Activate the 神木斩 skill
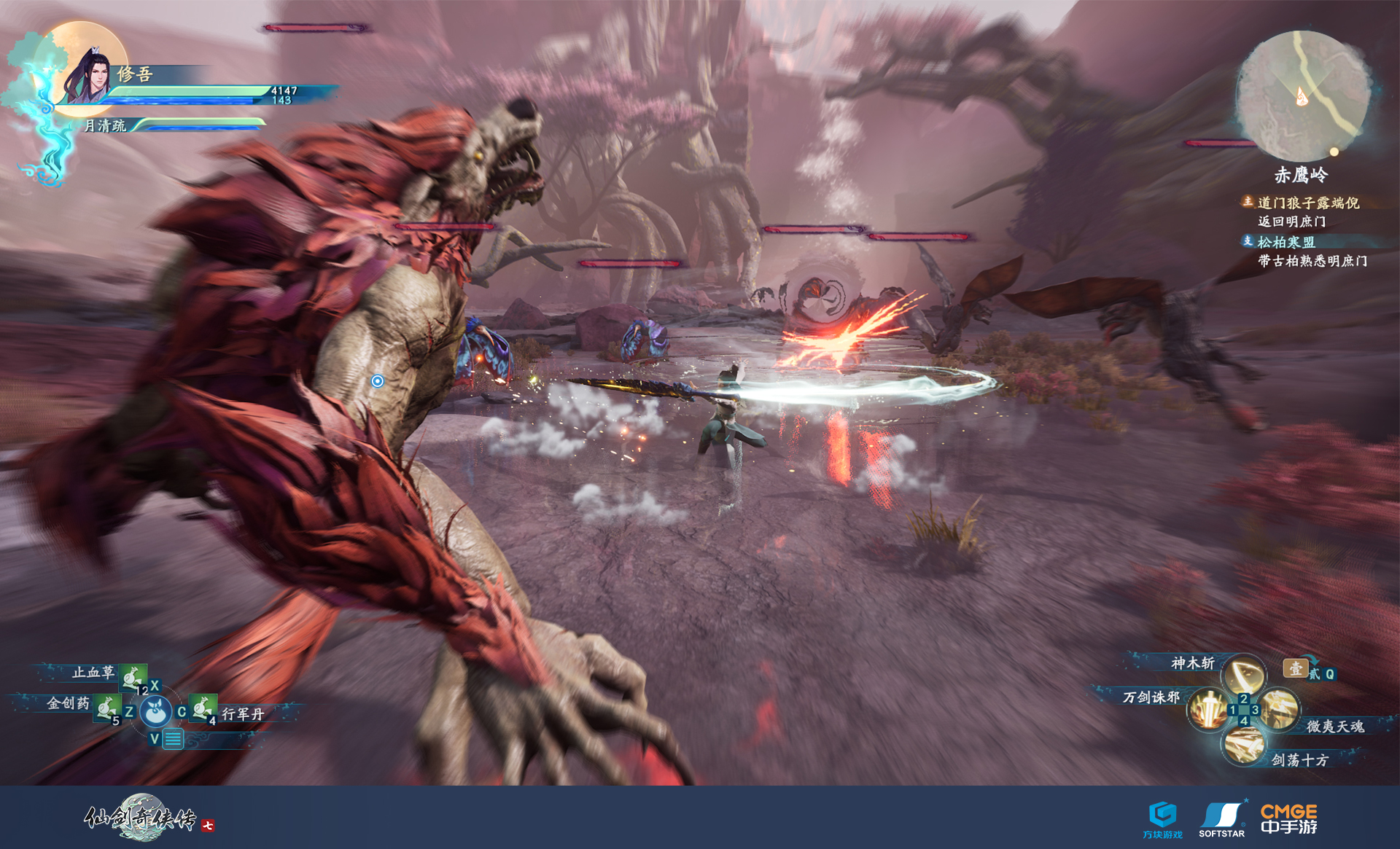 [1243, 675]
